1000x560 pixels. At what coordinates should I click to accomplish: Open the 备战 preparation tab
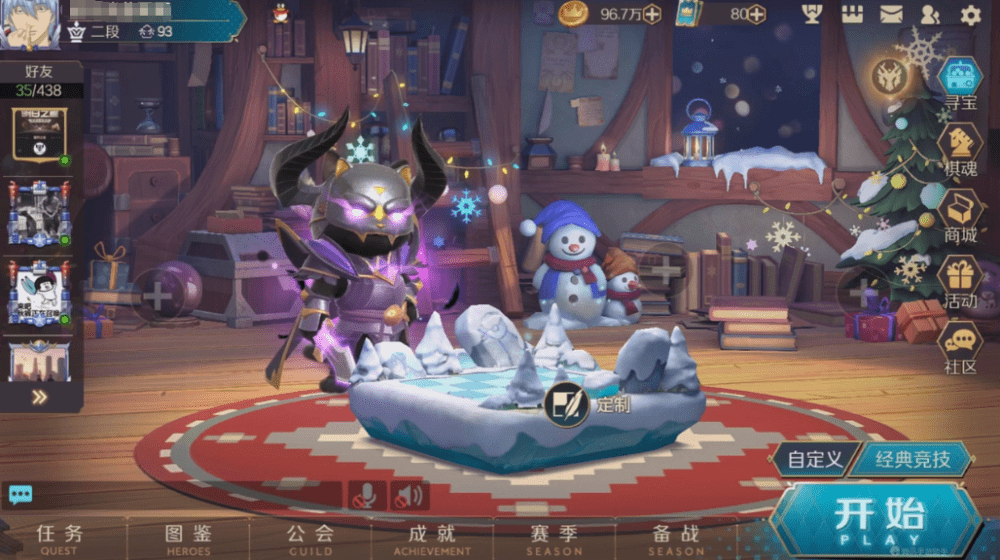point(676,538)
